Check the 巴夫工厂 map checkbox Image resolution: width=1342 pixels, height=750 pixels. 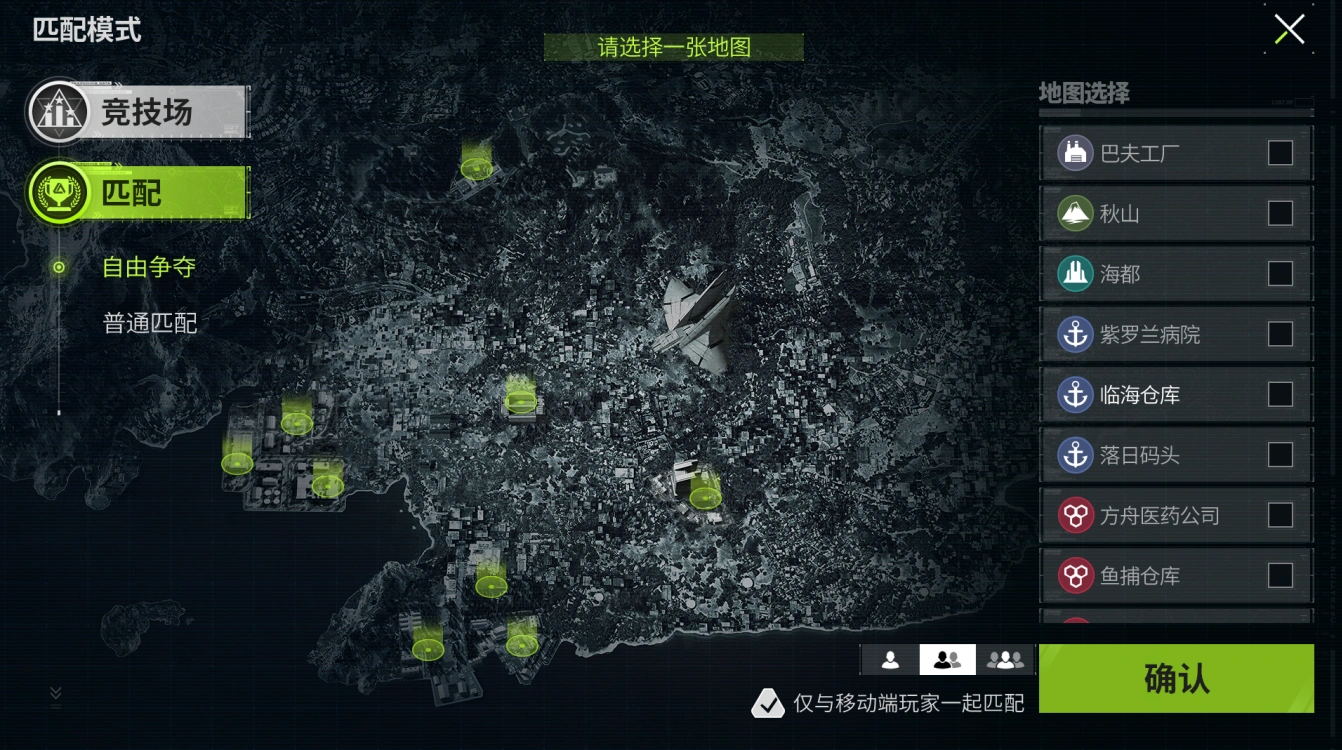click(1283, 153)
